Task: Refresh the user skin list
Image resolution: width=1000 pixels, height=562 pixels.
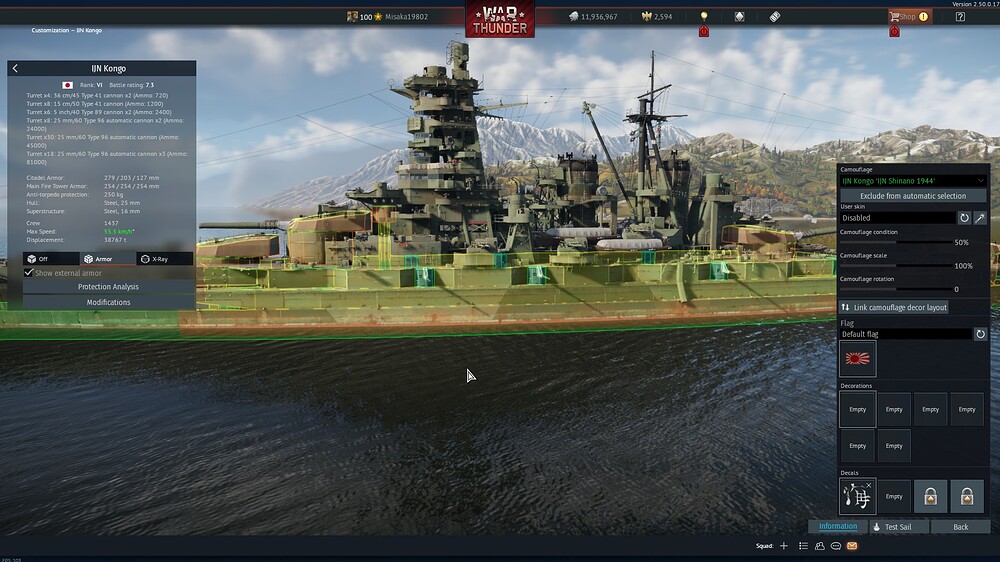Action: point(965,218)
